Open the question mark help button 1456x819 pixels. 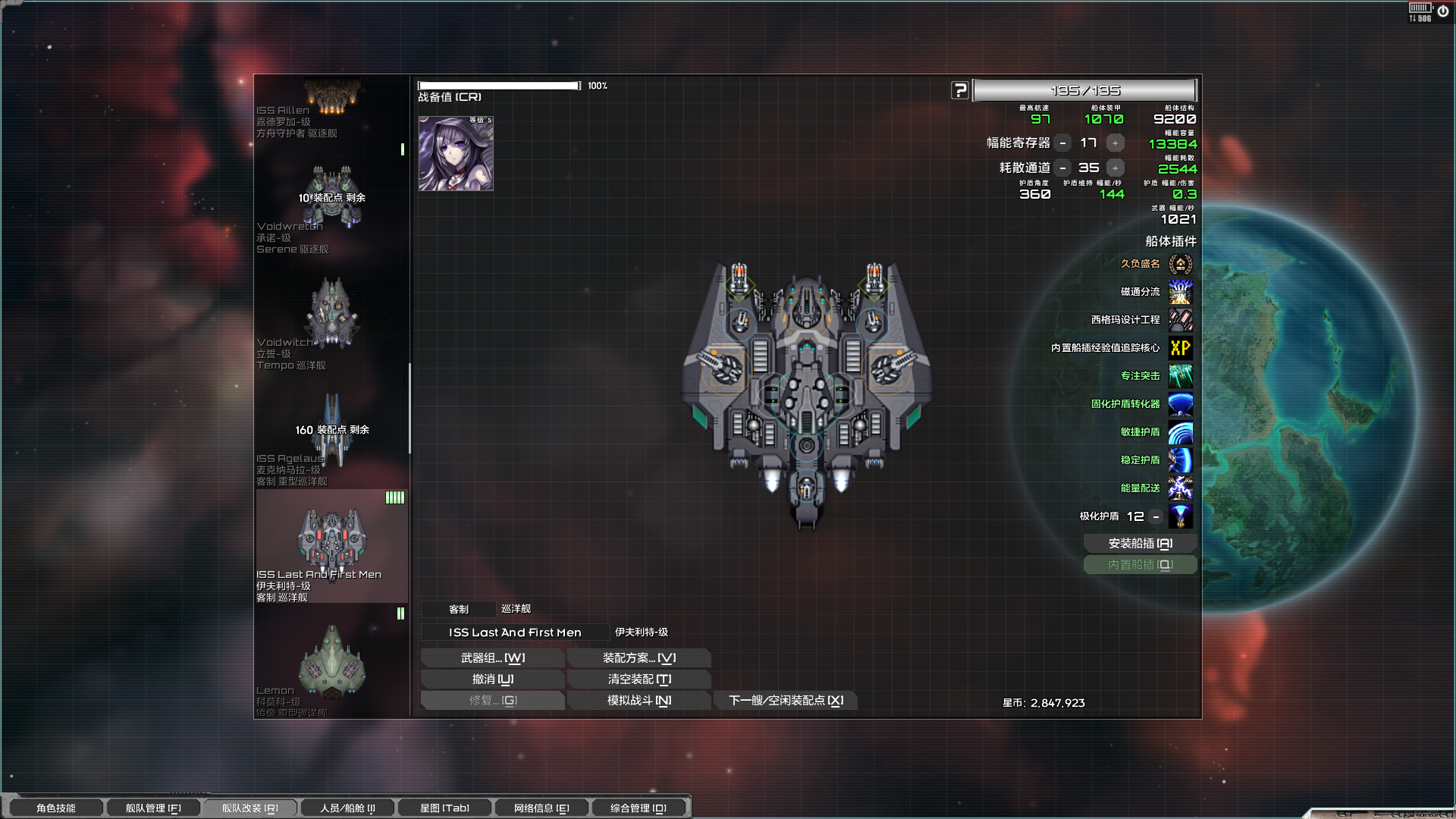point(960,91)
